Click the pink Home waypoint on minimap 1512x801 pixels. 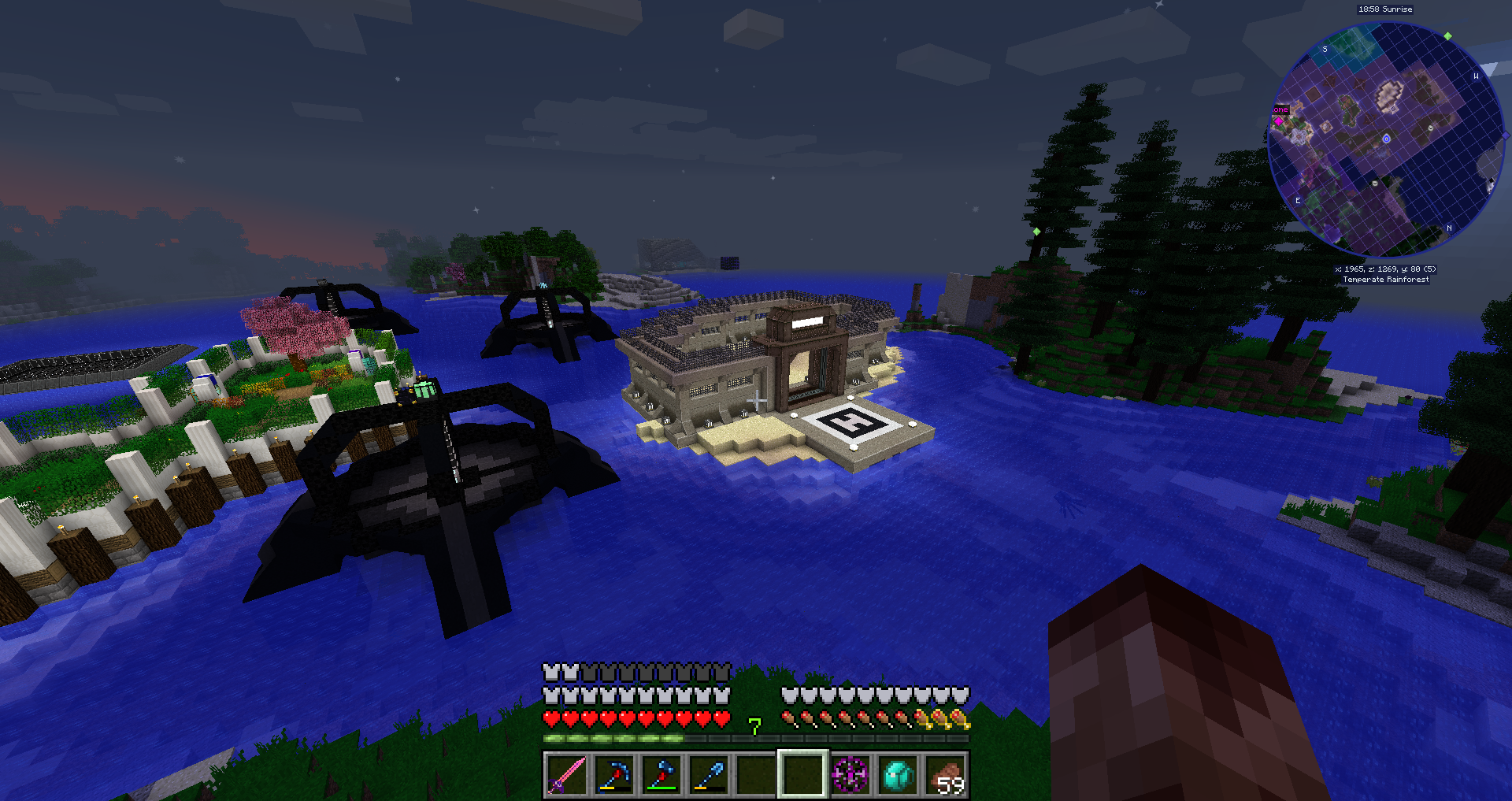(x=1279, y=121)
